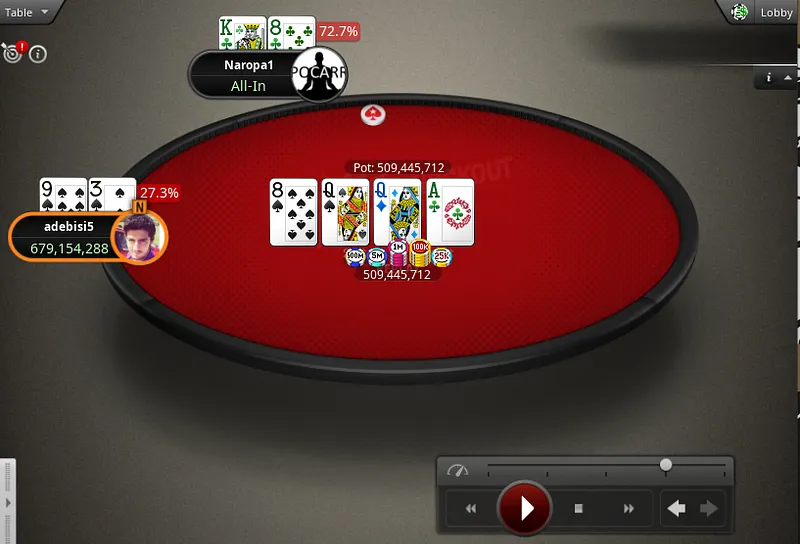The height and width of the screenshot is (544, 800).
Task: Play the hand replay
Action: coord(524,508)
